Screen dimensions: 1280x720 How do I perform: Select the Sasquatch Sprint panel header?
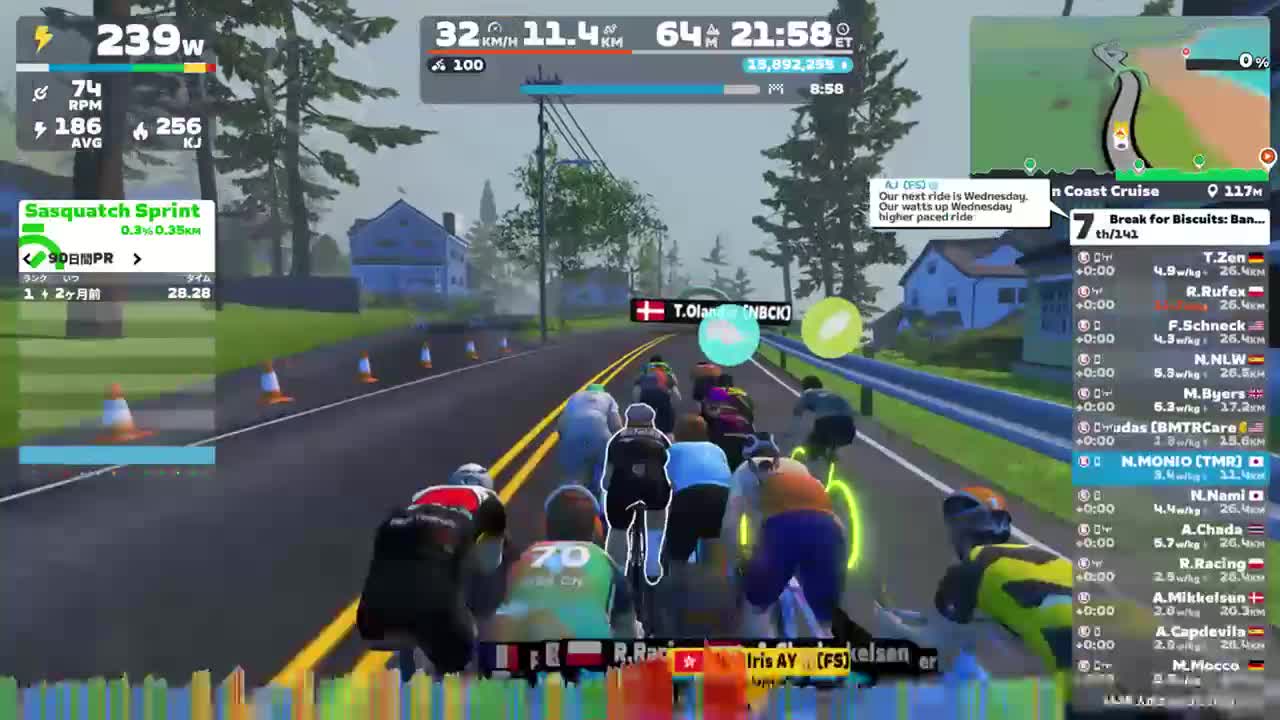(x=113, y=210)
